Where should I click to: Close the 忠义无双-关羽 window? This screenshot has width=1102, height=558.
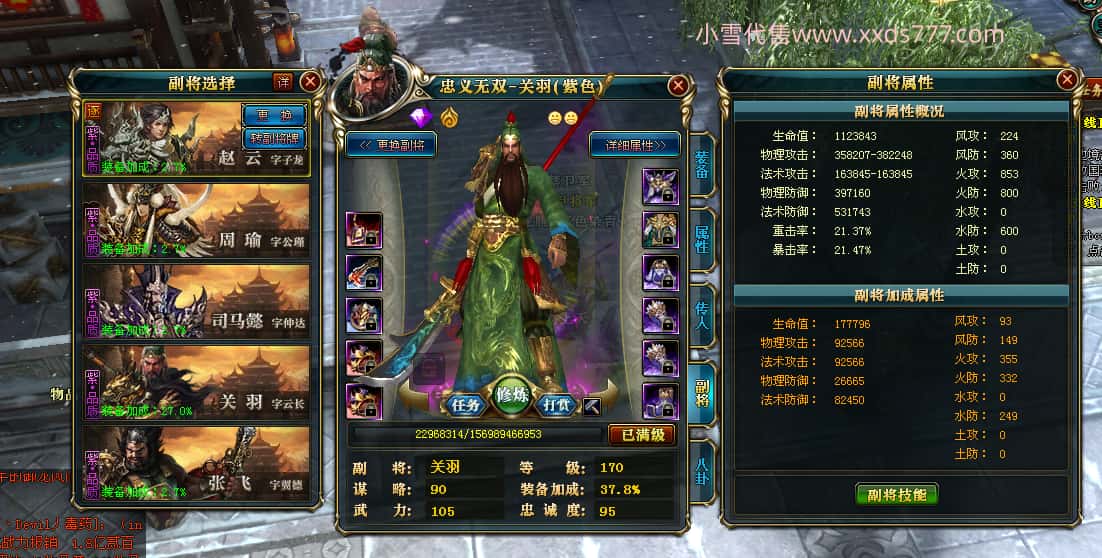tap(678, 86)
